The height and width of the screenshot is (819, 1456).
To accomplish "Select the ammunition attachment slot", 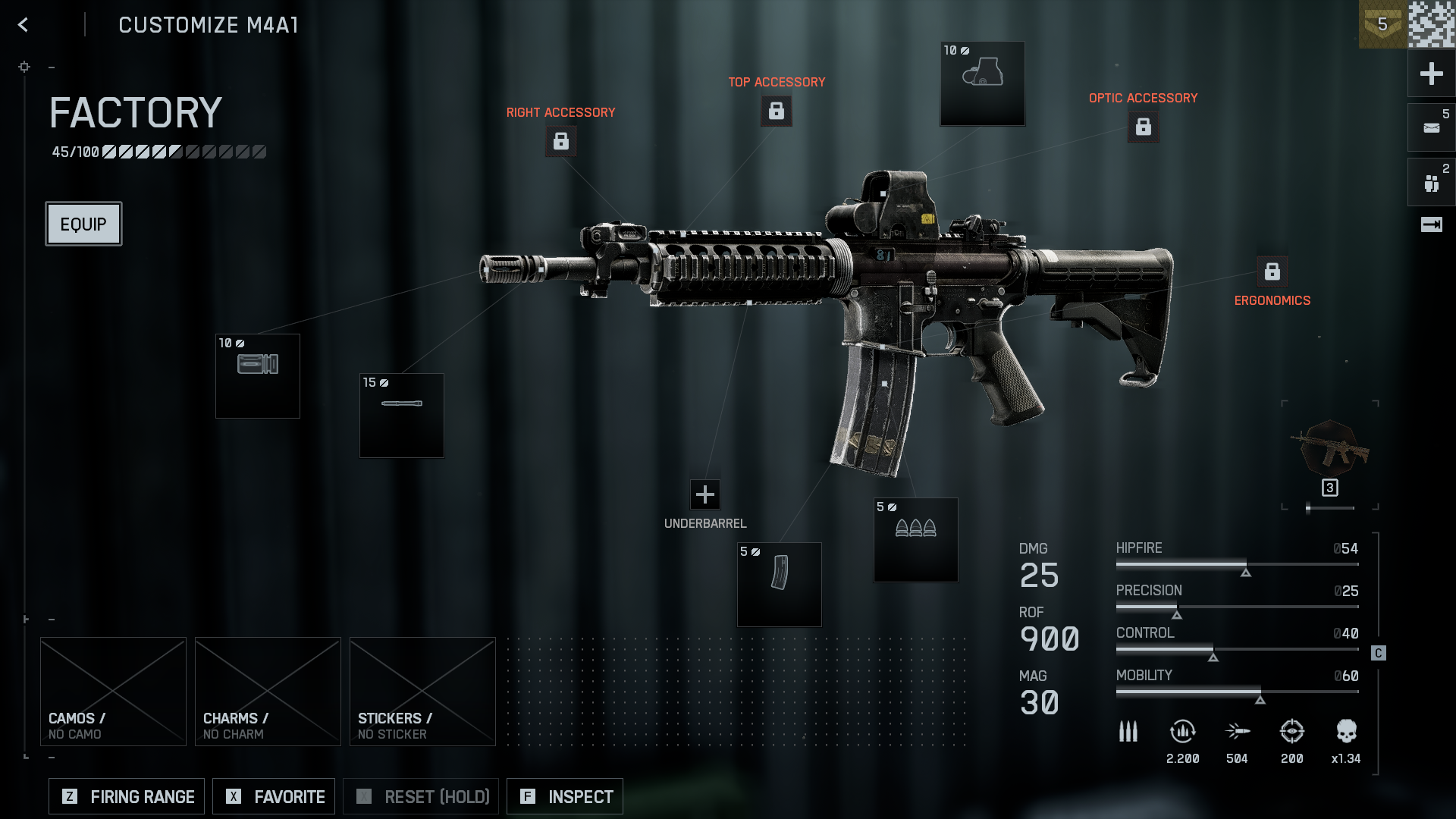I will coord(916,540).
